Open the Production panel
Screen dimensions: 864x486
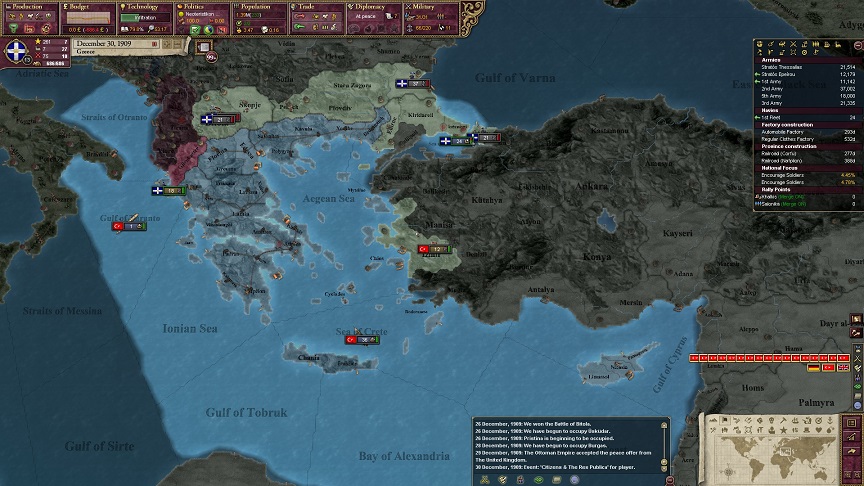[x=28, y=7]
